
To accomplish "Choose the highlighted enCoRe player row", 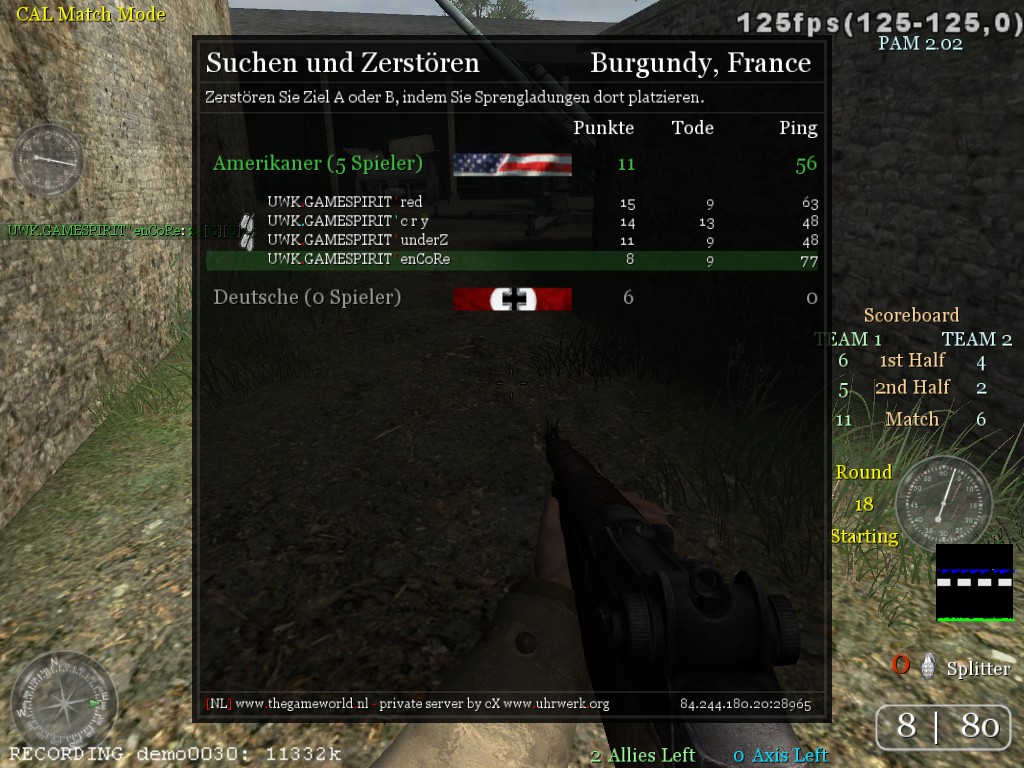I will point(511,260).
